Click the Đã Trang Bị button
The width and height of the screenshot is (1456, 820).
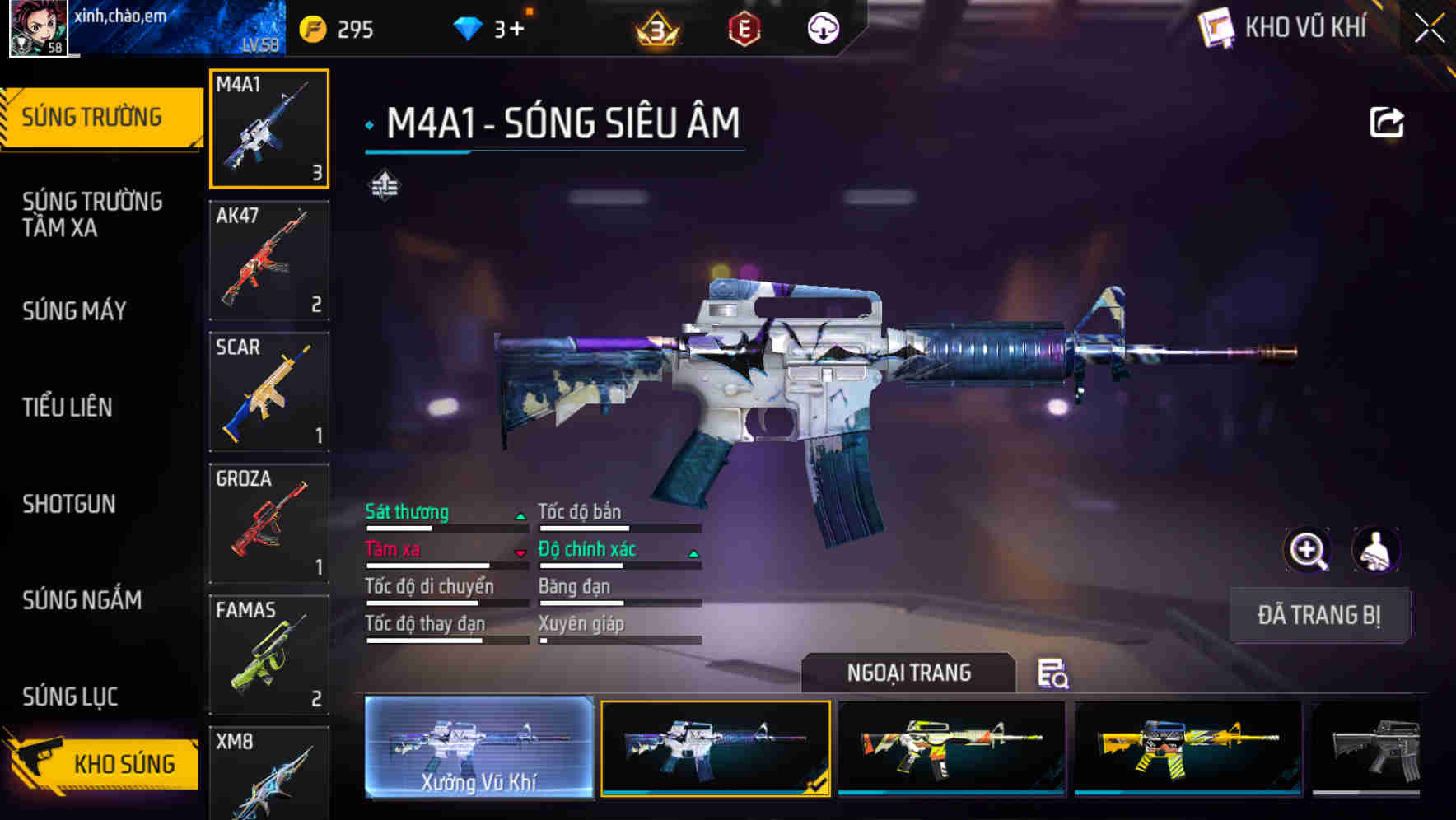pos(1319,615)
